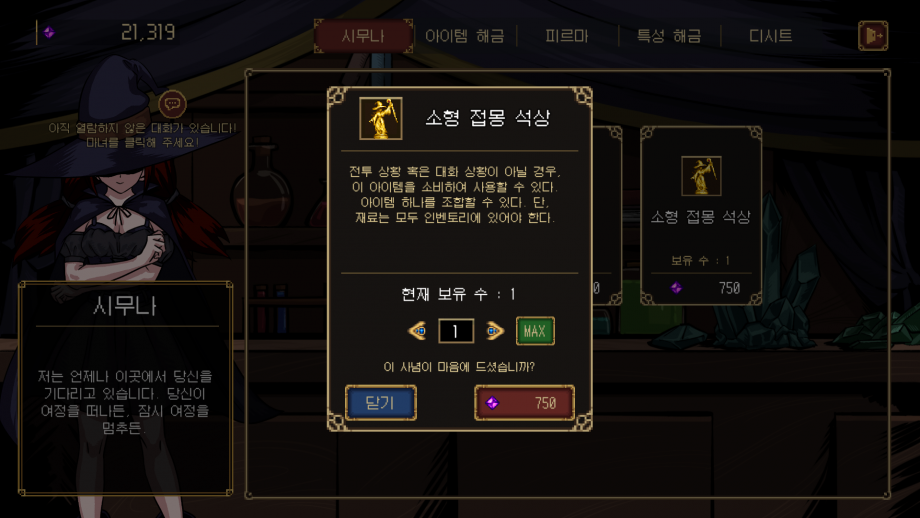Viewport: 920px width, 518px height.
Task: Decrease quantity with the left arrow
Action: coord(418,331)
